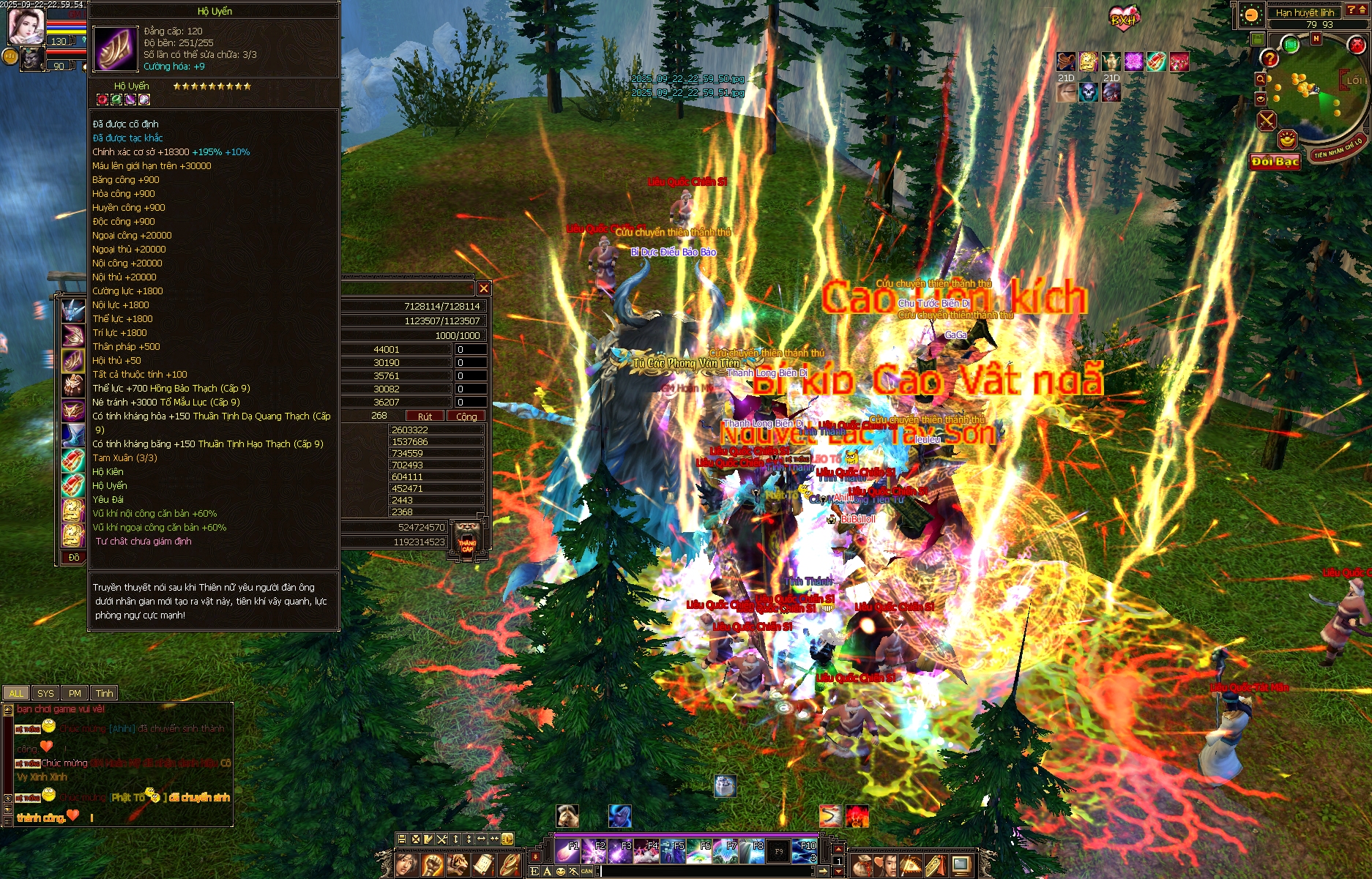
Task: Switch chat to the PM tab
Action: click(x=75, y=693)
